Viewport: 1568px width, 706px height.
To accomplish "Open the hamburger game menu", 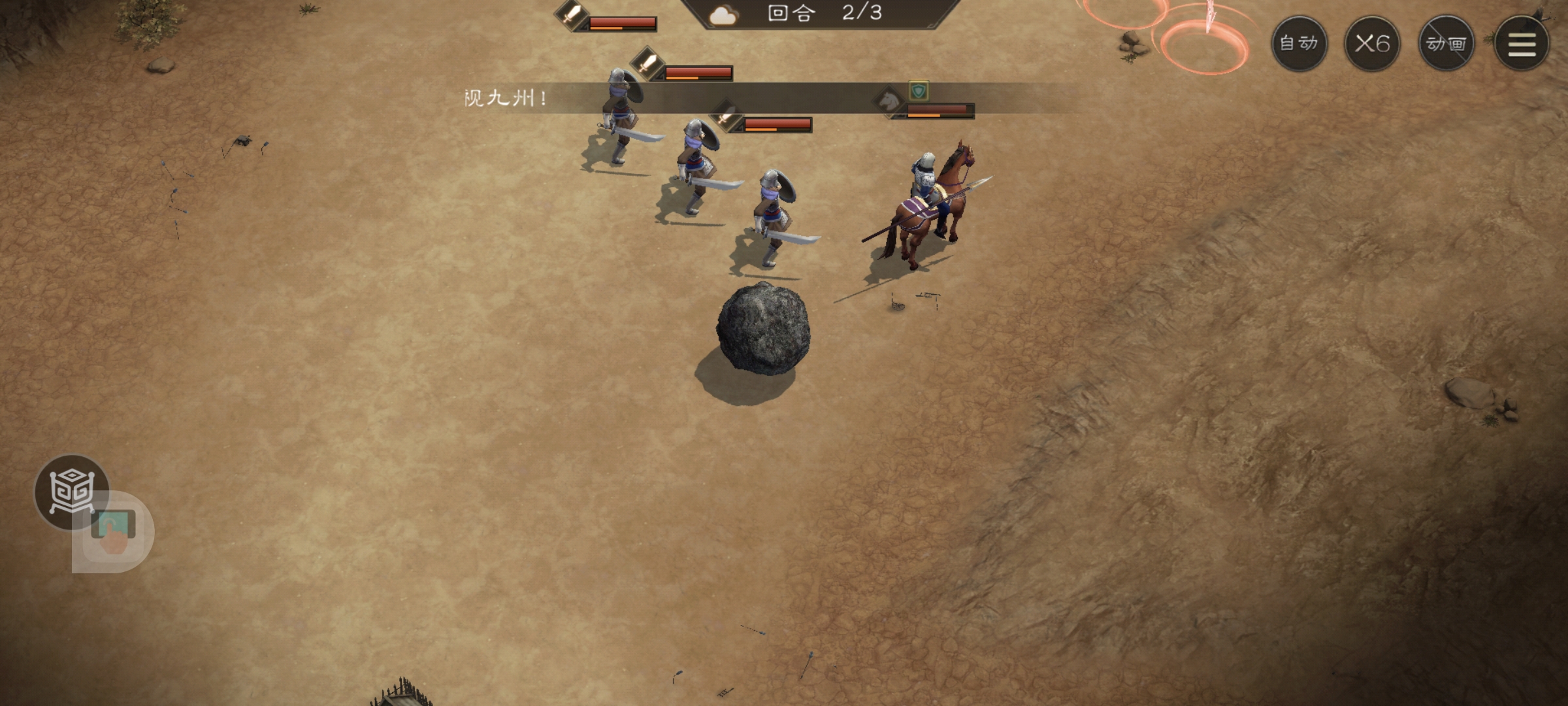I will click(1522, 44).
